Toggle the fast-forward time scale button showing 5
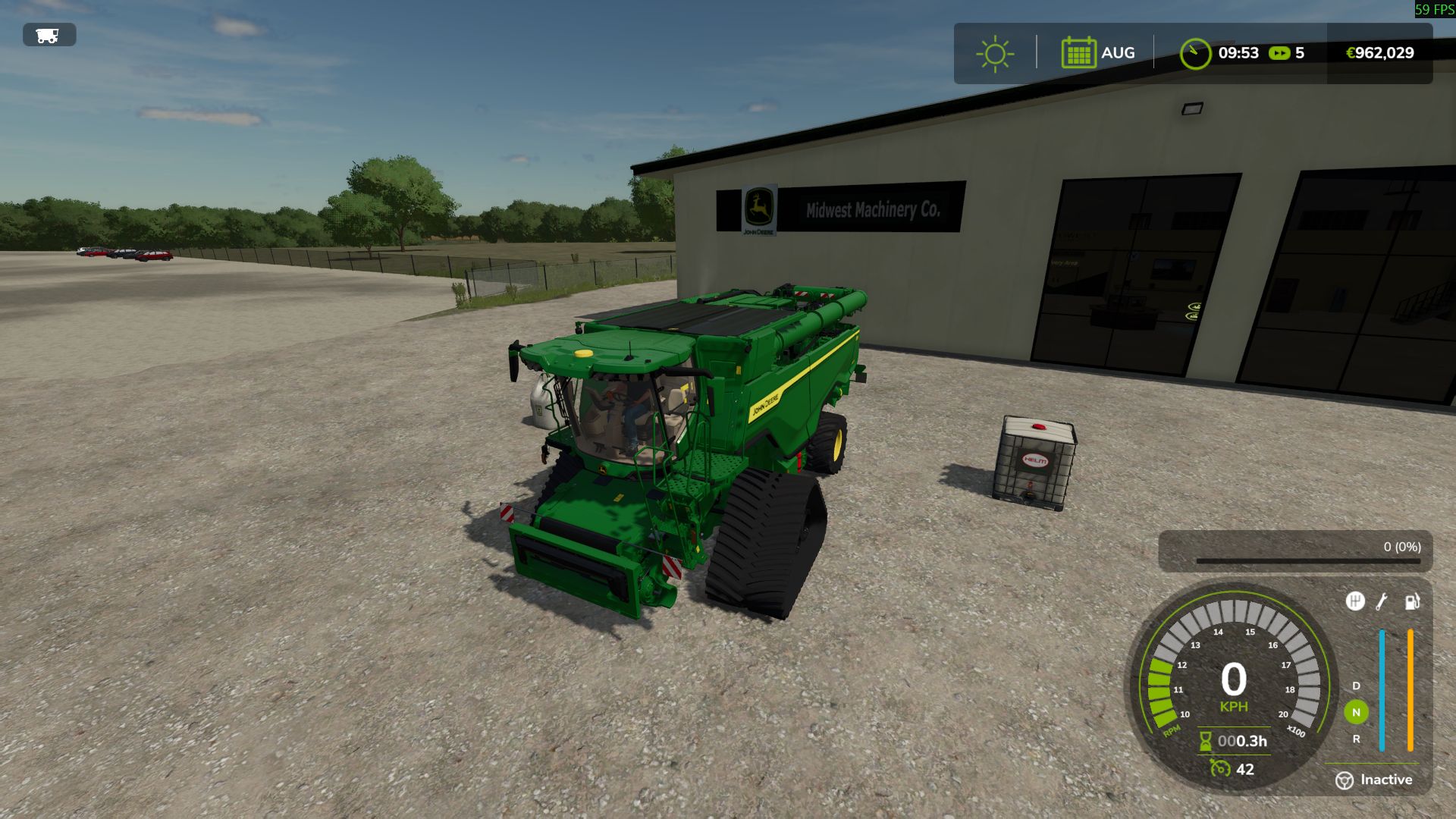The image size is (1456, 819). (1282, 53)
